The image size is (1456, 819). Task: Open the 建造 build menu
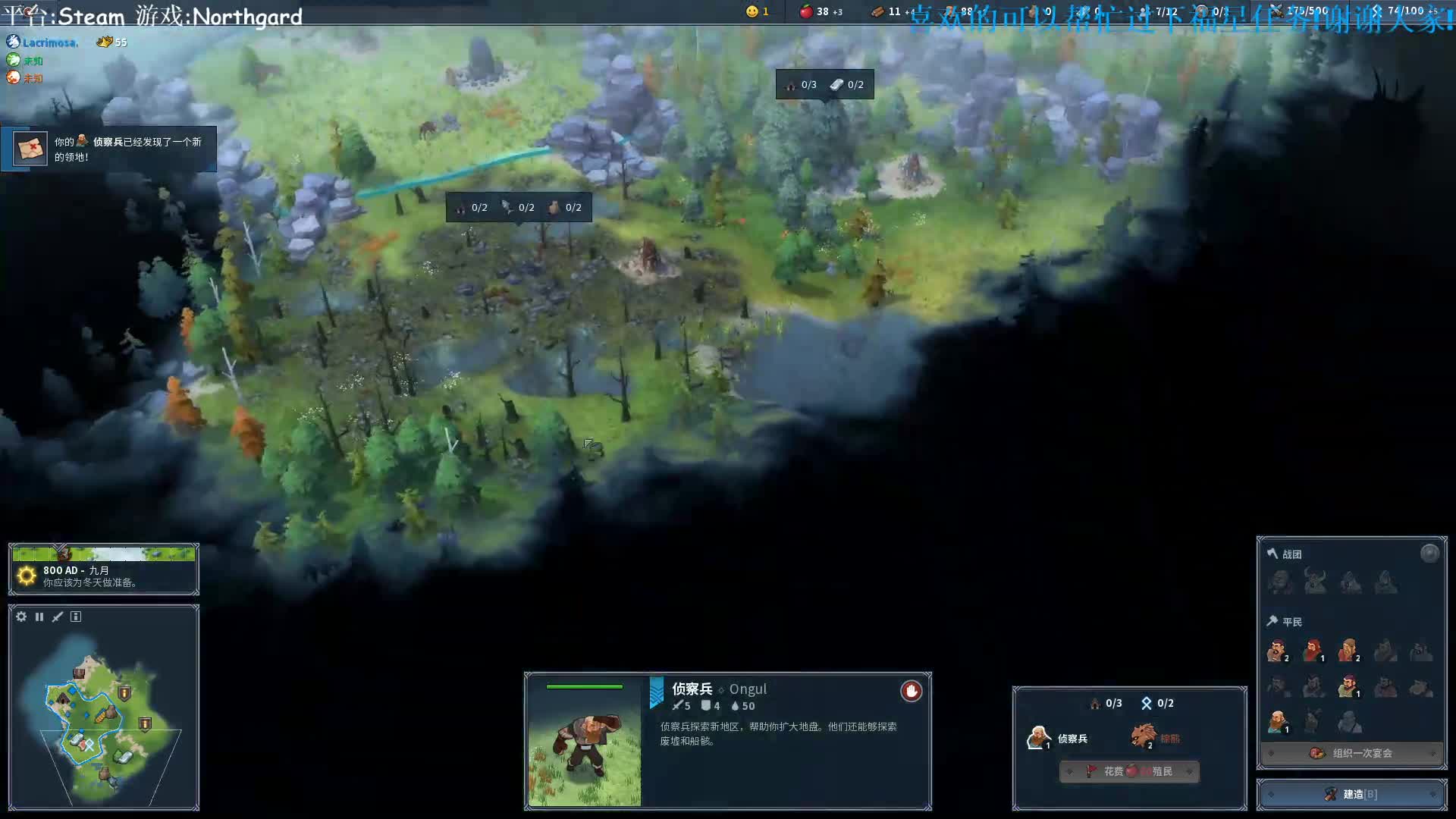click(x=1351, y=794)
